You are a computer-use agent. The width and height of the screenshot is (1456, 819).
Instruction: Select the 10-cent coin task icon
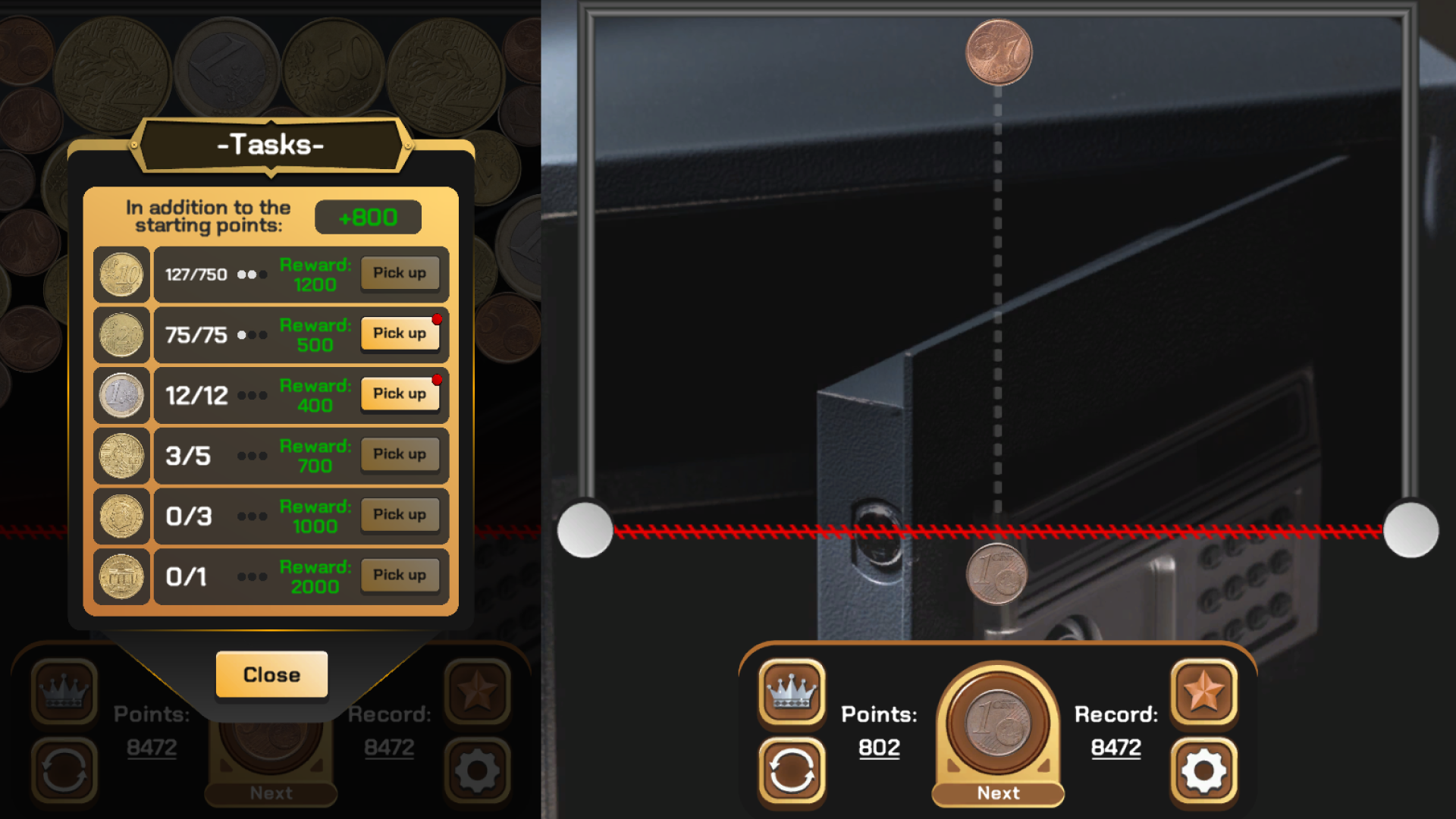(121, 274)
